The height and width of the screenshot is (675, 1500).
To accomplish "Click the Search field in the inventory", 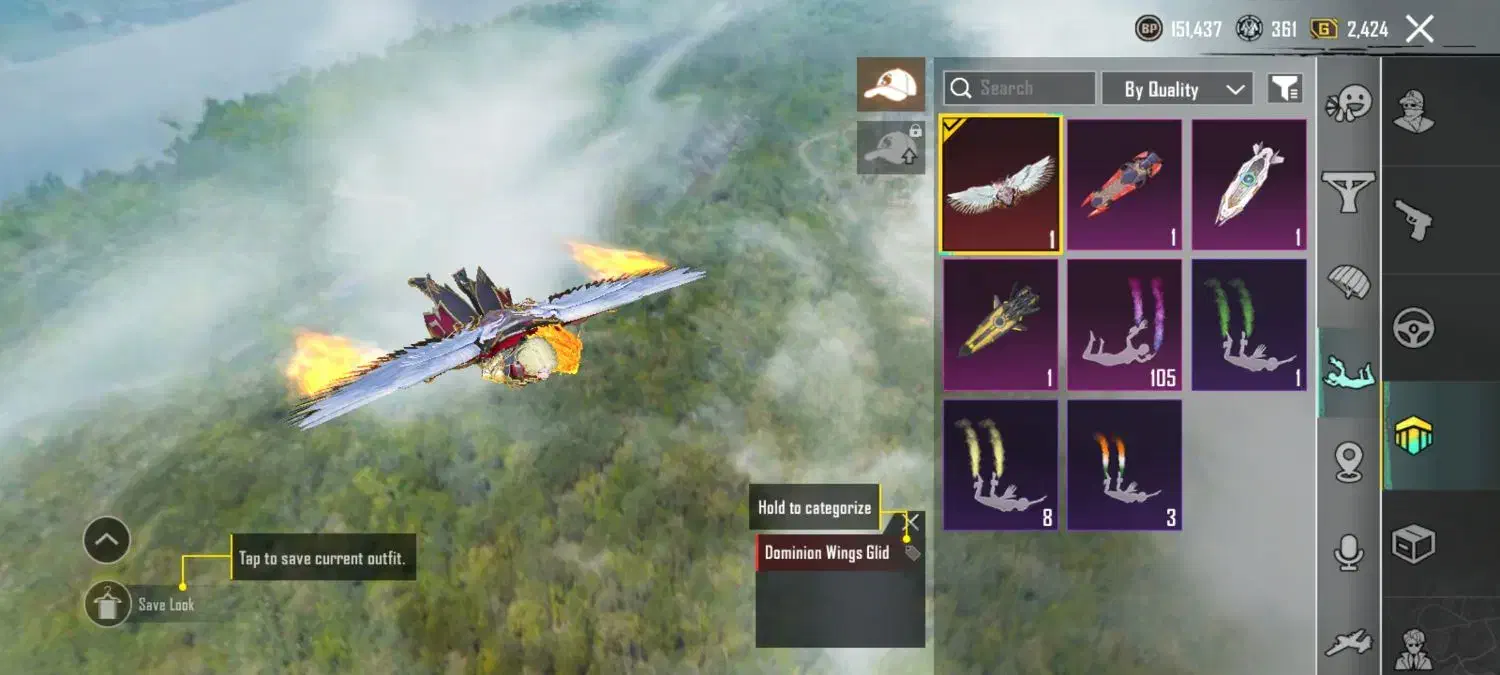I will pos(1019,88).
